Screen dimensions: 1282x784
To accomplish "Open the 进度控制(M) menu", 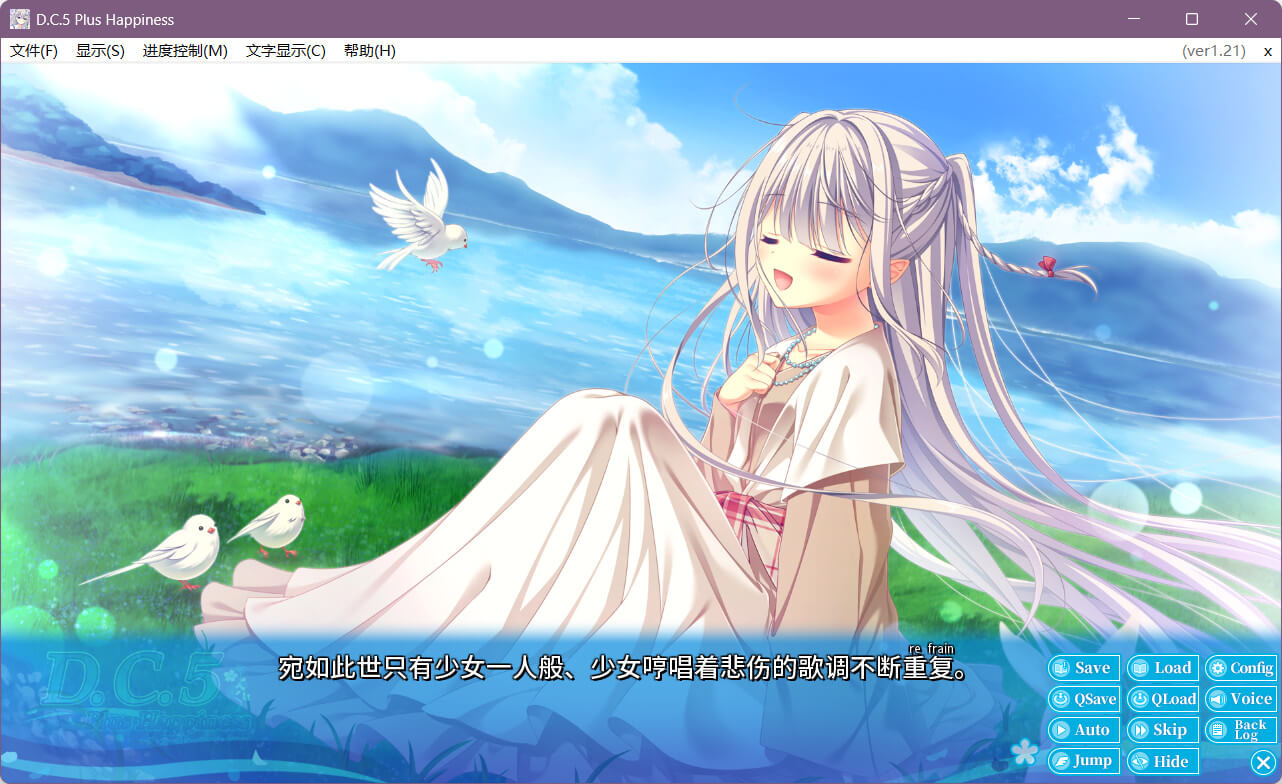I will coord(185,51).
